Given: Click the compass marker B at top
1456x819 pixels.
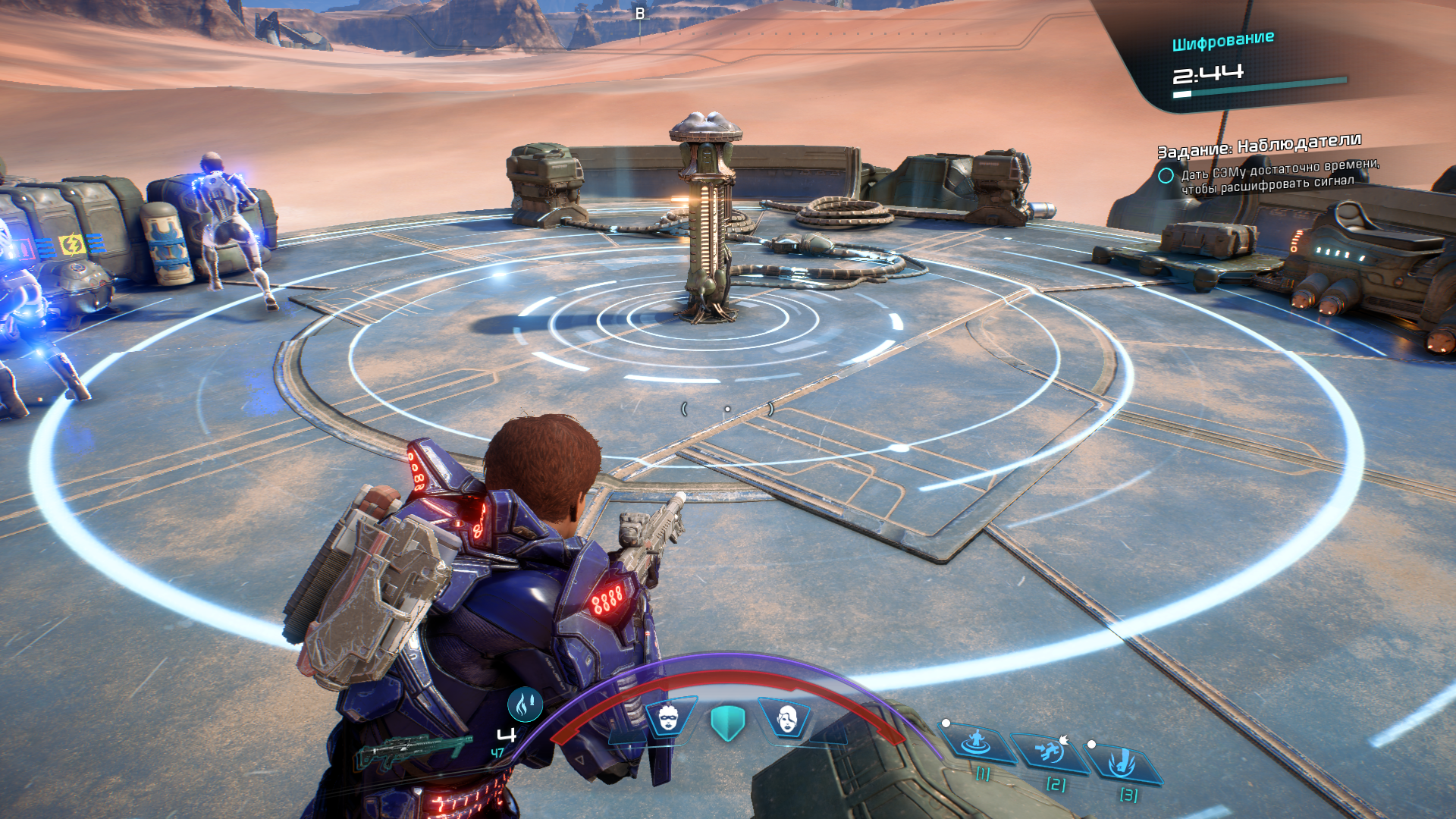Looking at the screenshot, I should (x=640, y=14).
